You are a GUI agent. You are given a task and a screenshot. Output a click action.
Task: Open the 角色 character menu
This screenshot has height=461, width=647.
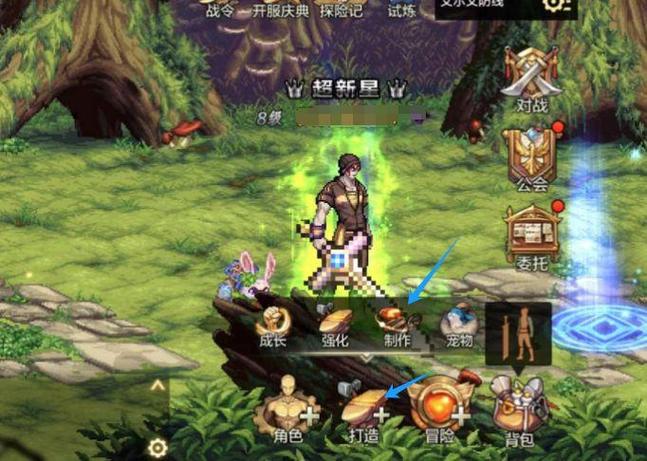287,410
